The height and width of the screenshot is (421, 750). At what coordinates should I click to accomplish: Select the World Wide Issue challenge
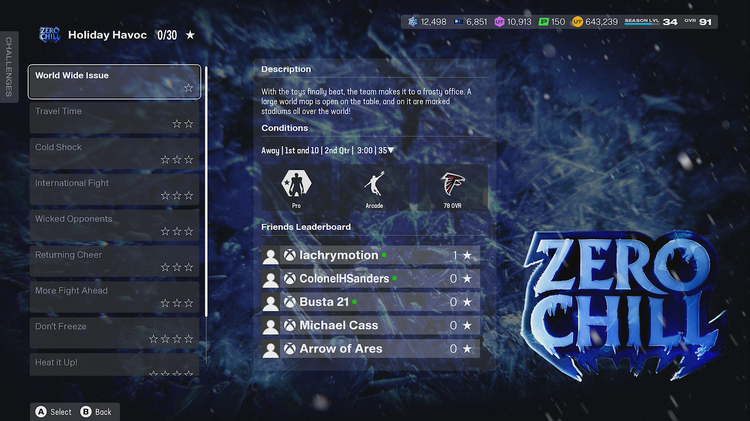tap(115, 82)
